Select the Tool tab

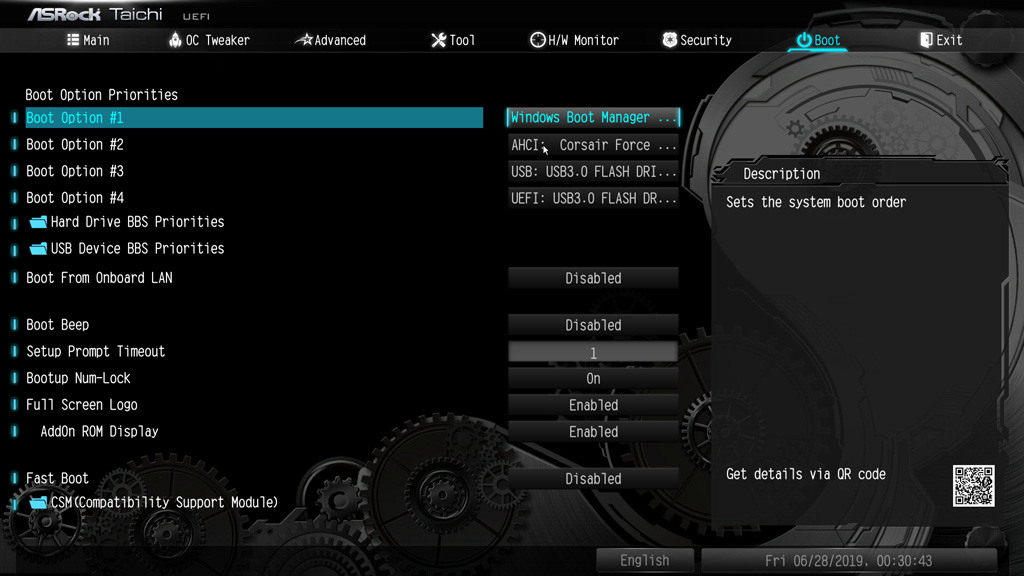pos(453,40)
